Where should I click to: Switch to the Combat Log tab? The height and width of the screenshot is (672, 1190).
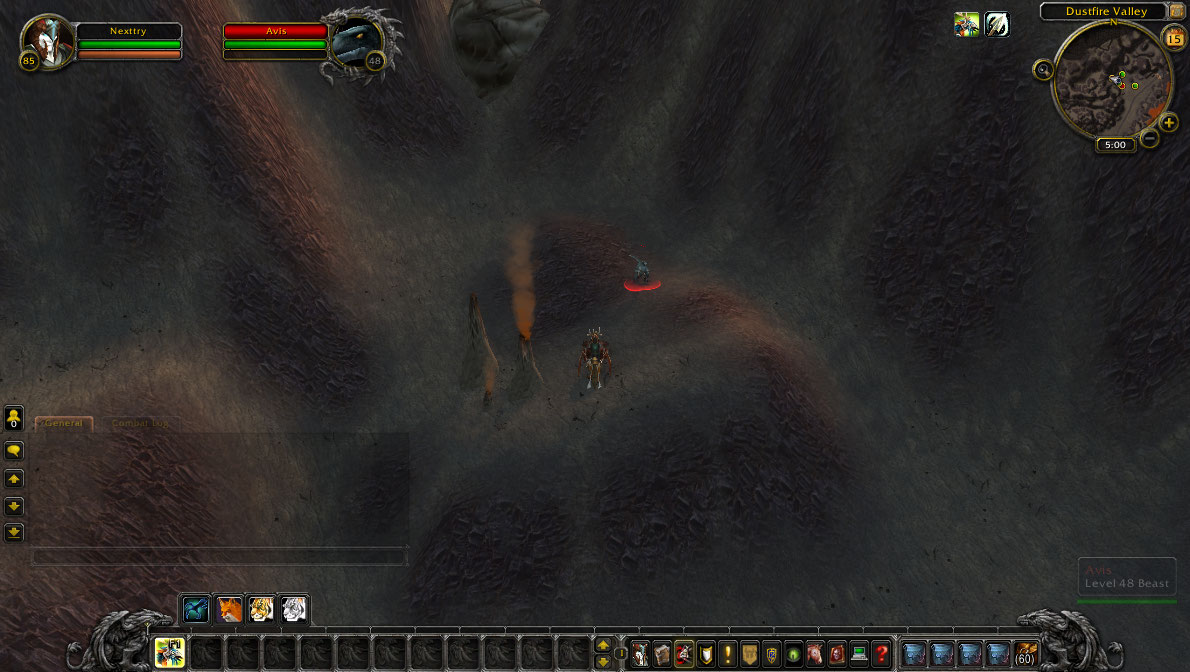(x=138, y=423)
